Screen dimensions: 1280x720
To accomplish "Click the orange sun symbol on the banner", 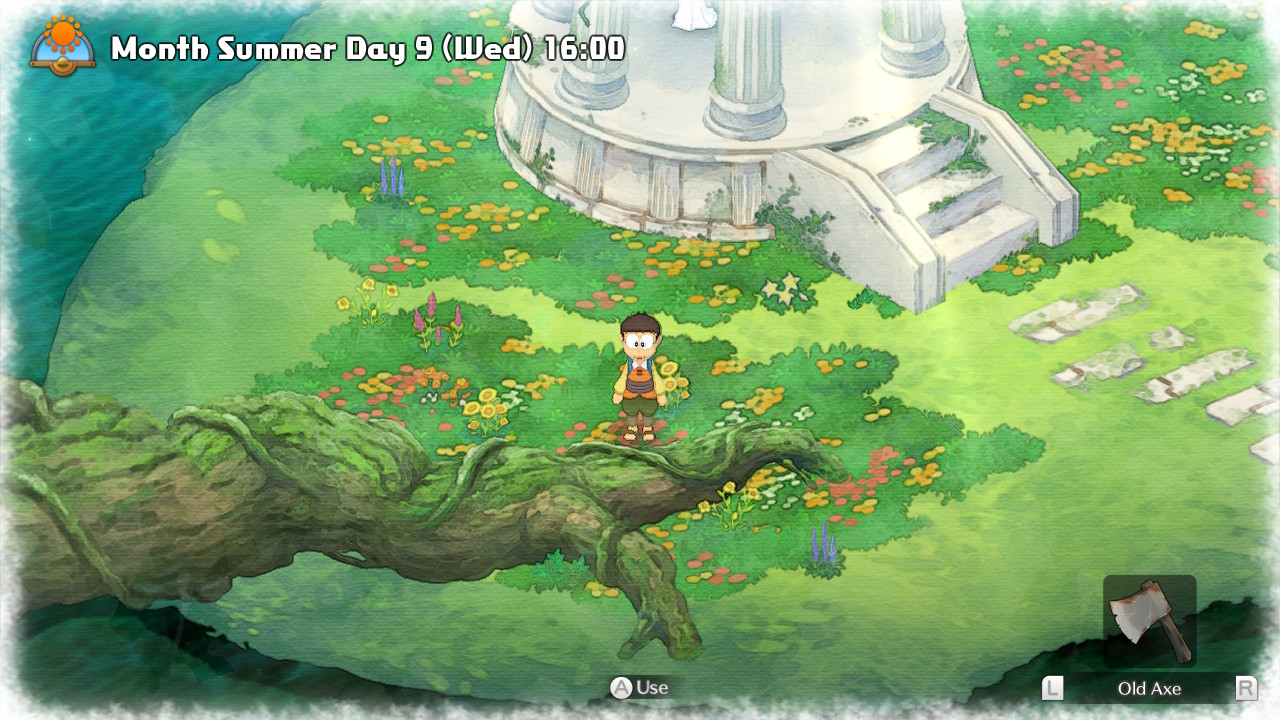I will point(63,31).
